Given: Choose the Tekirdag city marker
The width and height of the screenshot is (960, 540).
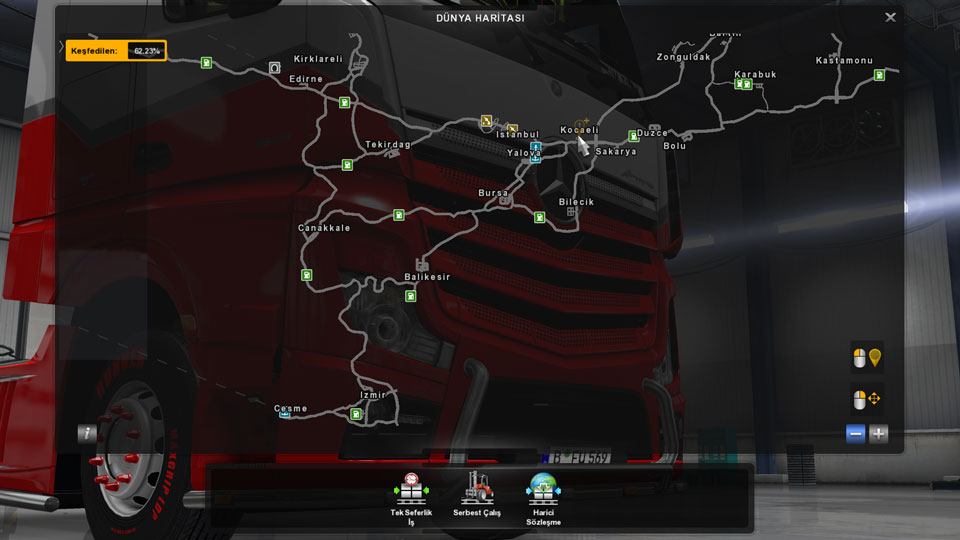Looking at the screenshot, I should [388, 145].
